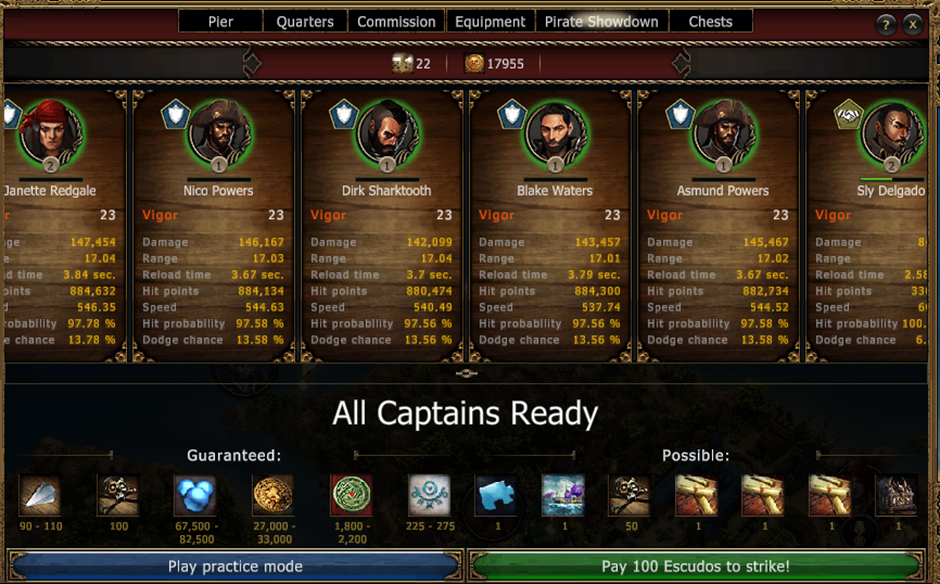
Task: Select captain Janette Redgale card
Action: click(62, 220)
